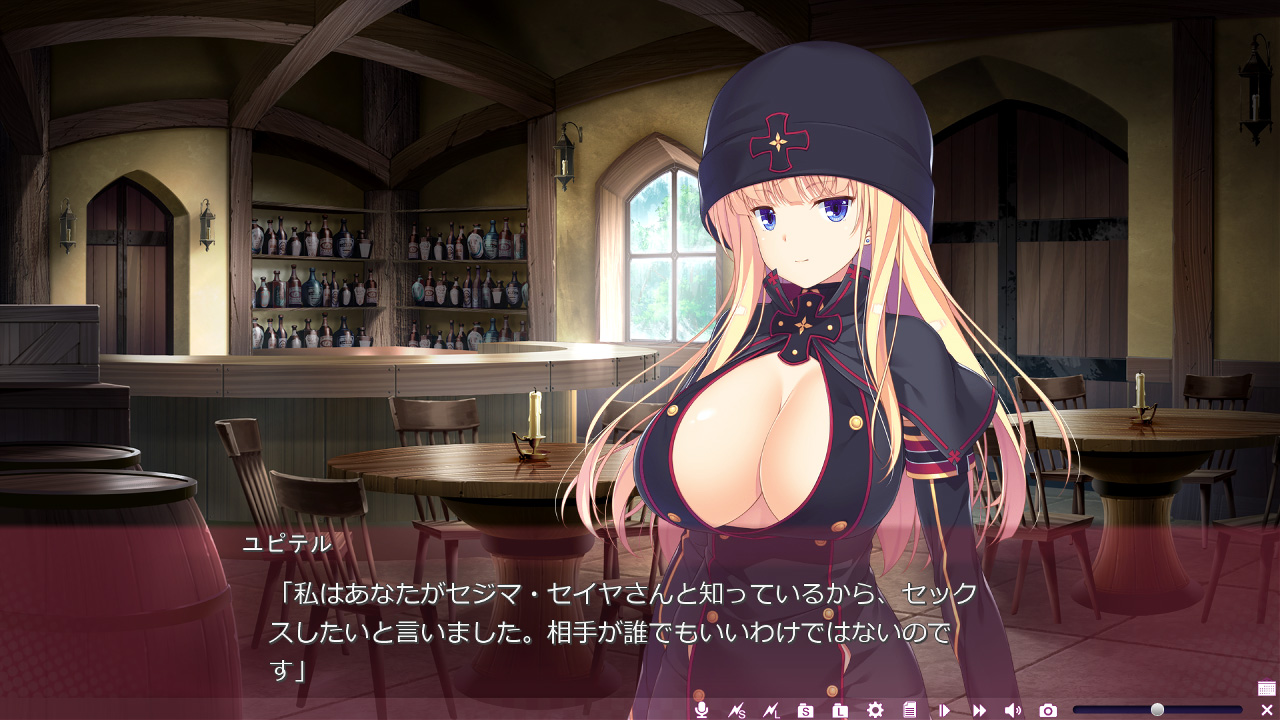Hide the message window with the X
This screenshot has width=1280, height=720.
coord(1266,710)
